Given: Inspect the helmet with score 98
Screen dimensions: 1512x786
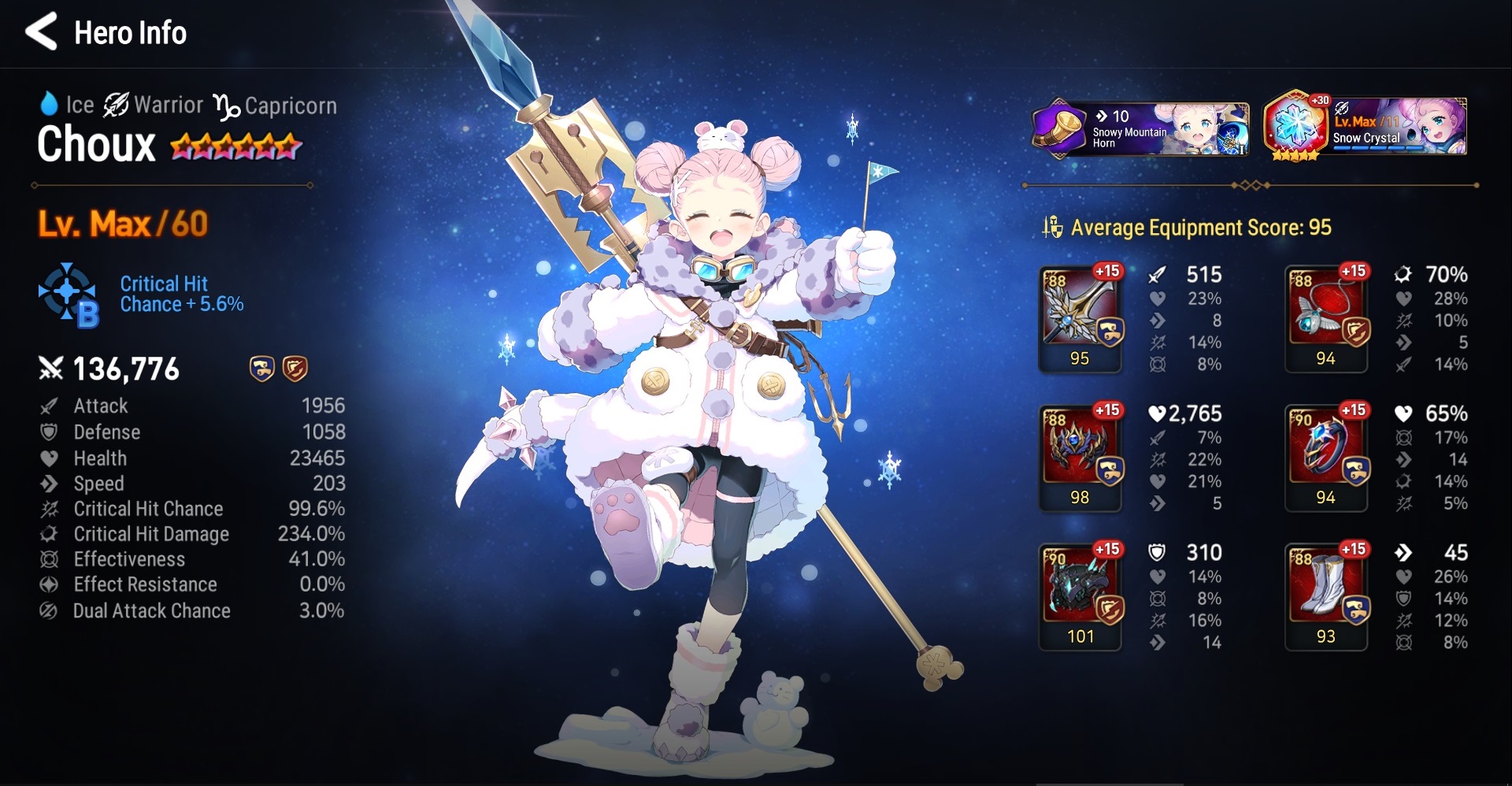Looking at the screenshot, I should click(x=1080, y=457).
